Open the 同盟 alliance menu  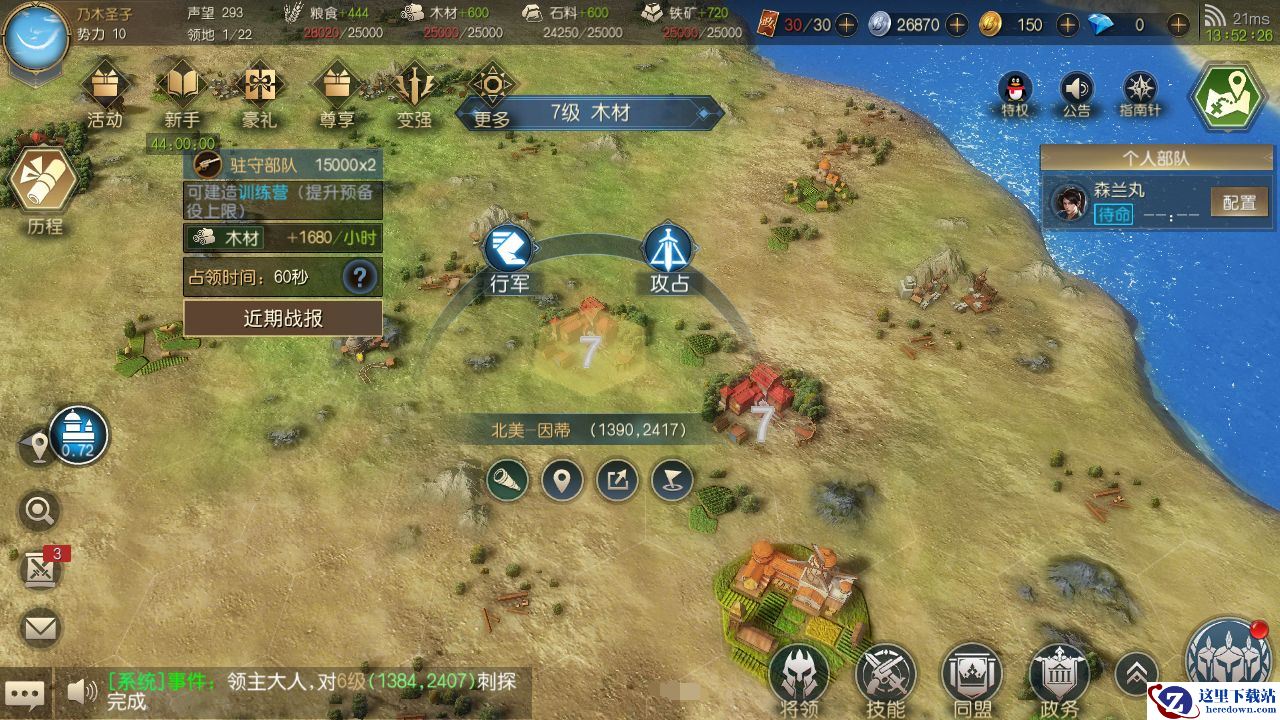[973, 675]
